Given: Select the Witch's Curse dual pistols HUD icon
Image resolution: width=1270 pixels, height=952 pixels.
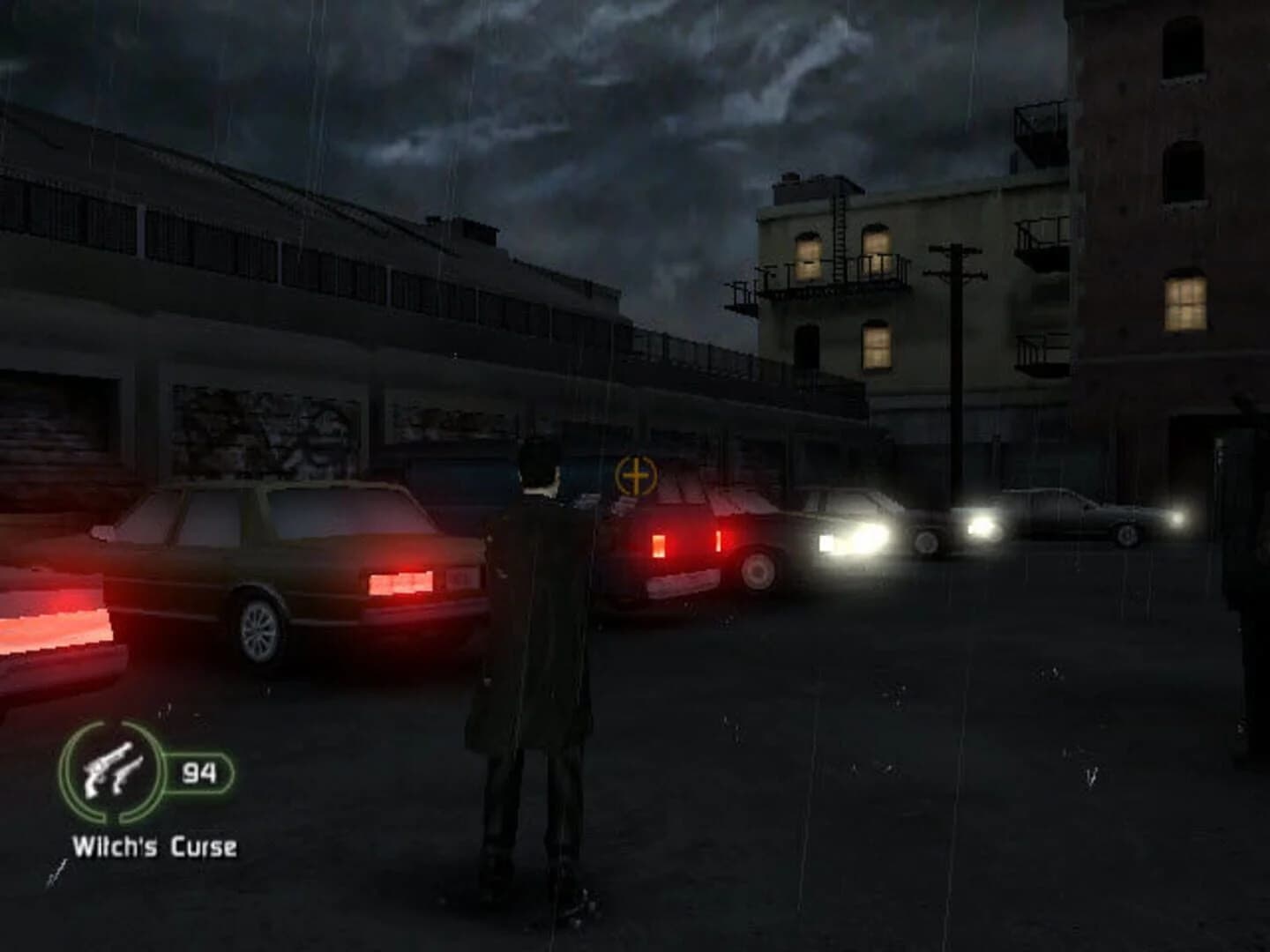Looking at the screenshot, I should (113, 769).
